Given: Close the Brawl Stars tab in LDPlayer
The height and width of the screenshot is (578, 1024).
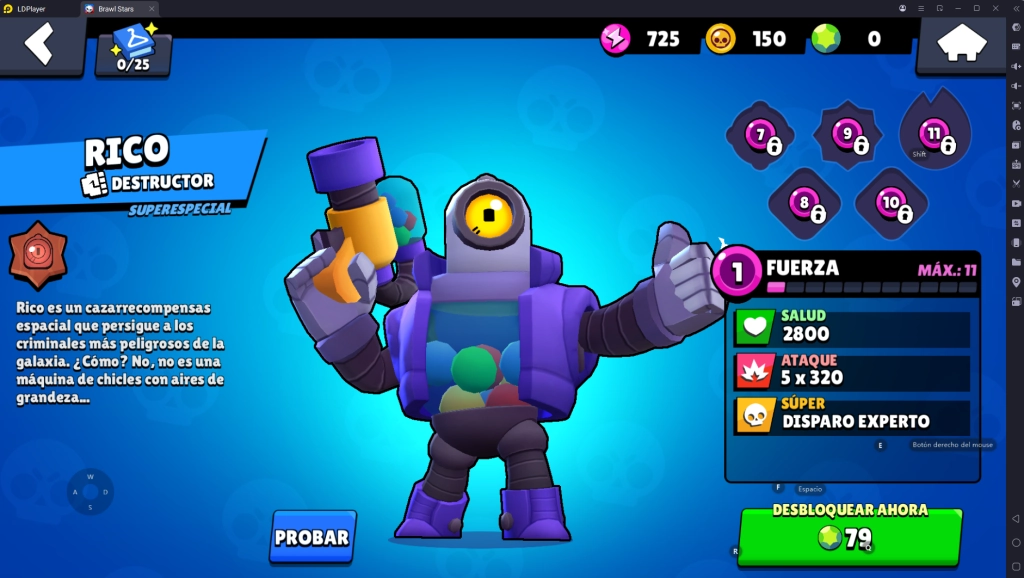Looking at the screenshot, I should [x=152, y=8].
